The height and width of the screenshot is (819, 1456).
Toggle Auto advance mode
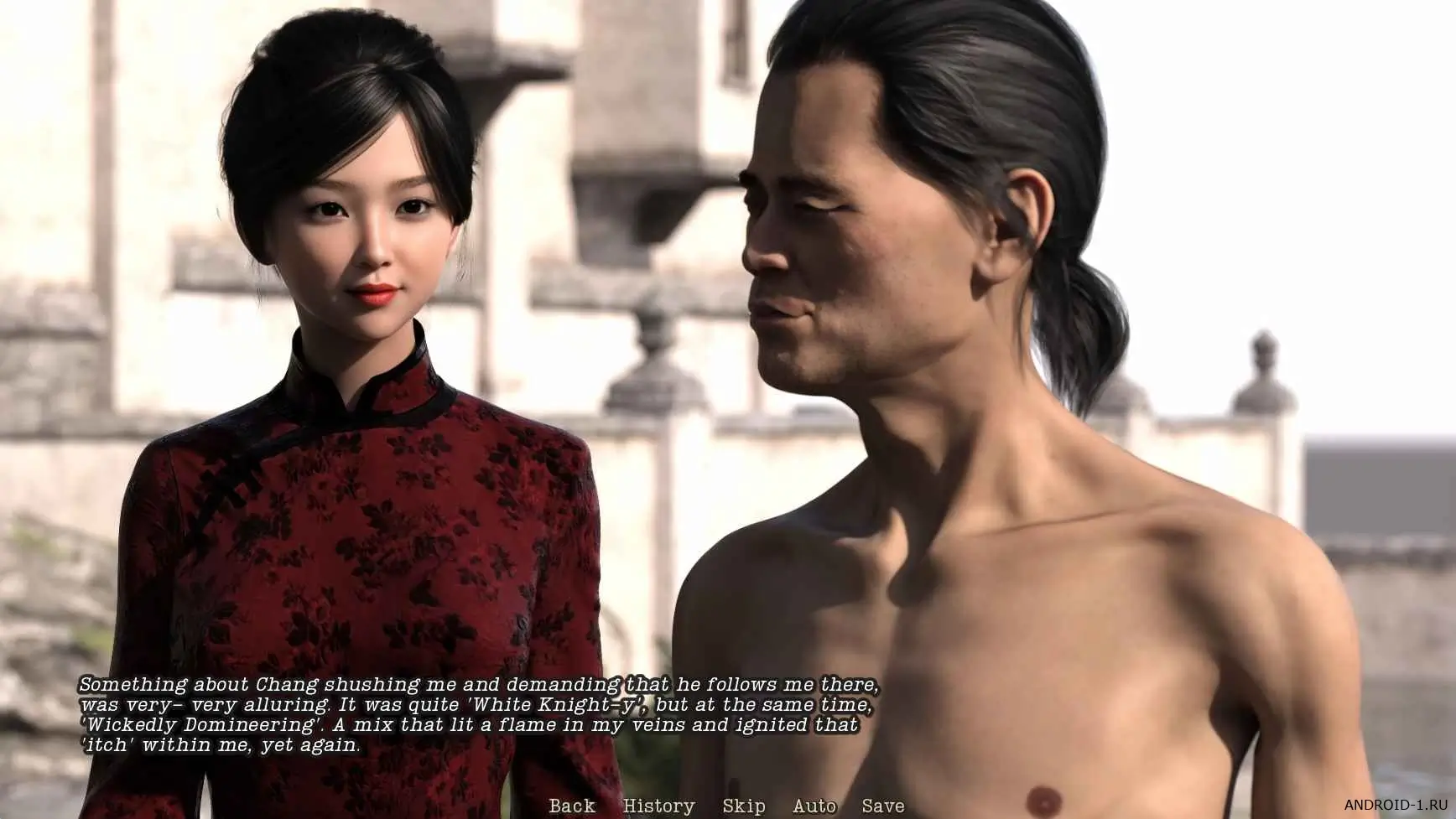point(814,806)
